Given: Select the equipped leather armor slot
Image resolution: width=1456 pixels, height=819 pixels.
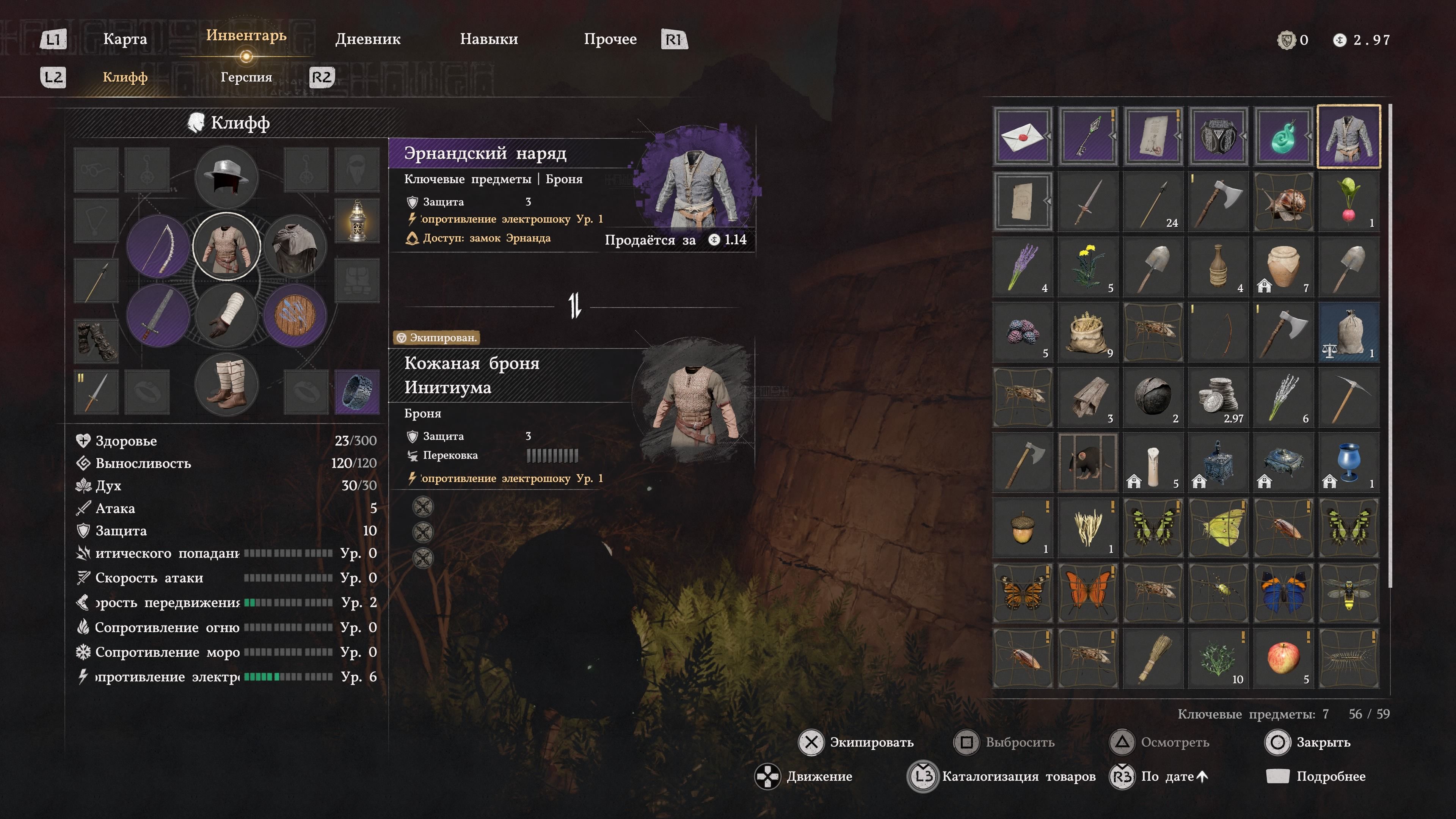Looking at the screenshot, I should pos(226,246).
